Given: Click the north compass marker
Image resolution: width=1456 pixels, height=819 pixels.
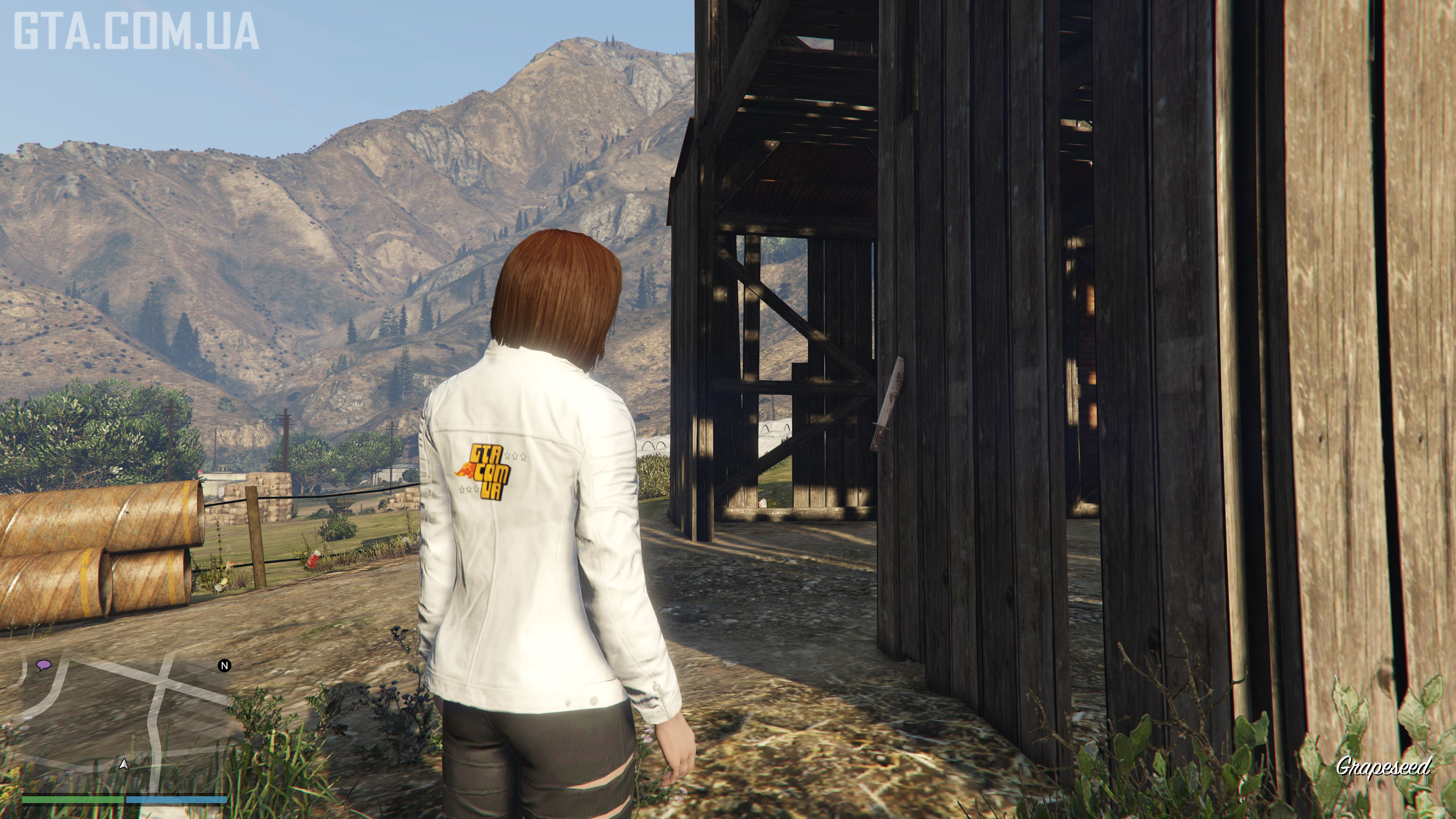Looking at the screenshot, I should pyautogui.click(x=224, y=666).
